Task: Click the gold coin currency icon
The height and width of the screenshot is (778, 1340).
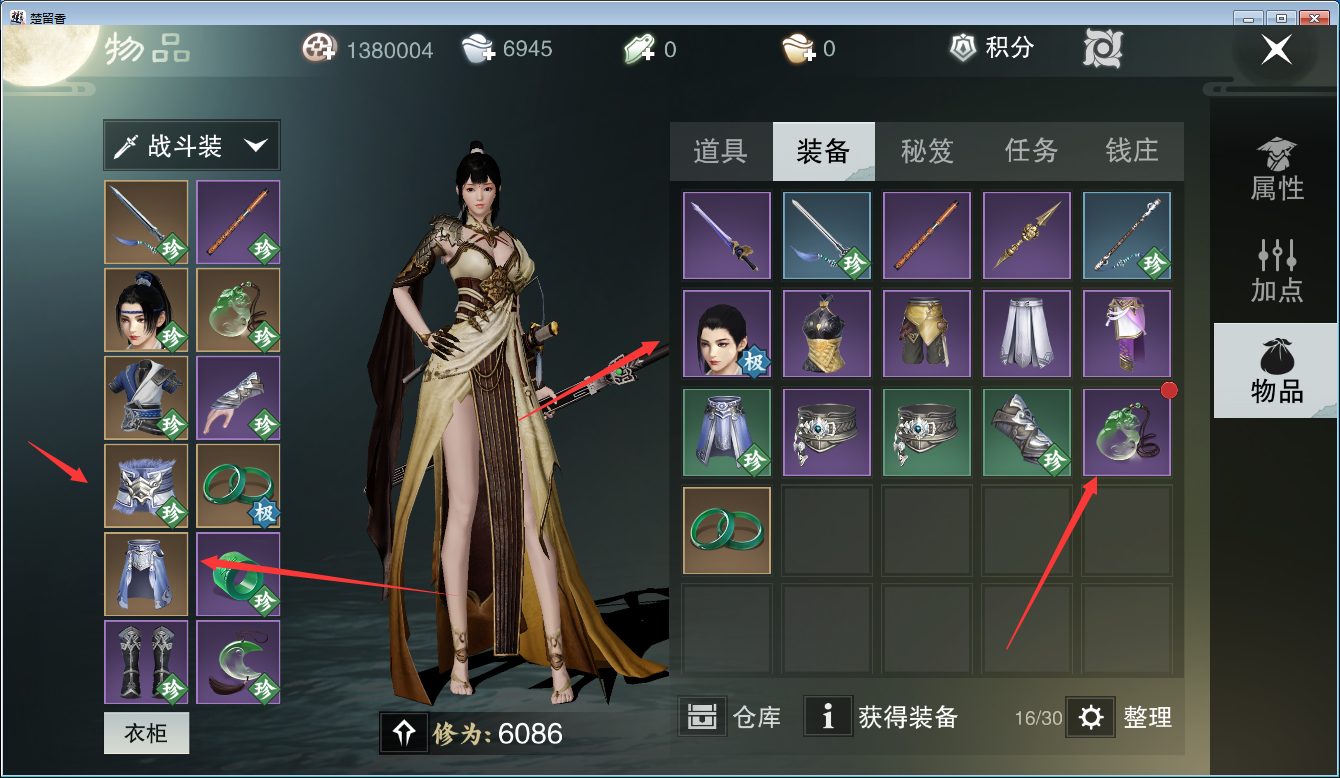Action: 318,48
